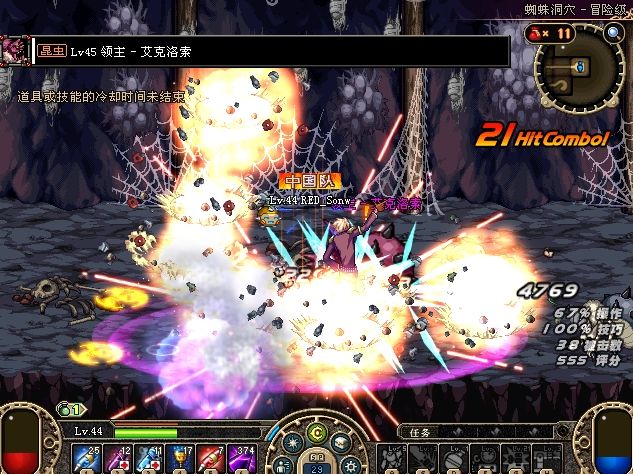Screen dimensions: 633x474
Task: Click the minimap's magnifying glass button
Action: click(613, 33)
